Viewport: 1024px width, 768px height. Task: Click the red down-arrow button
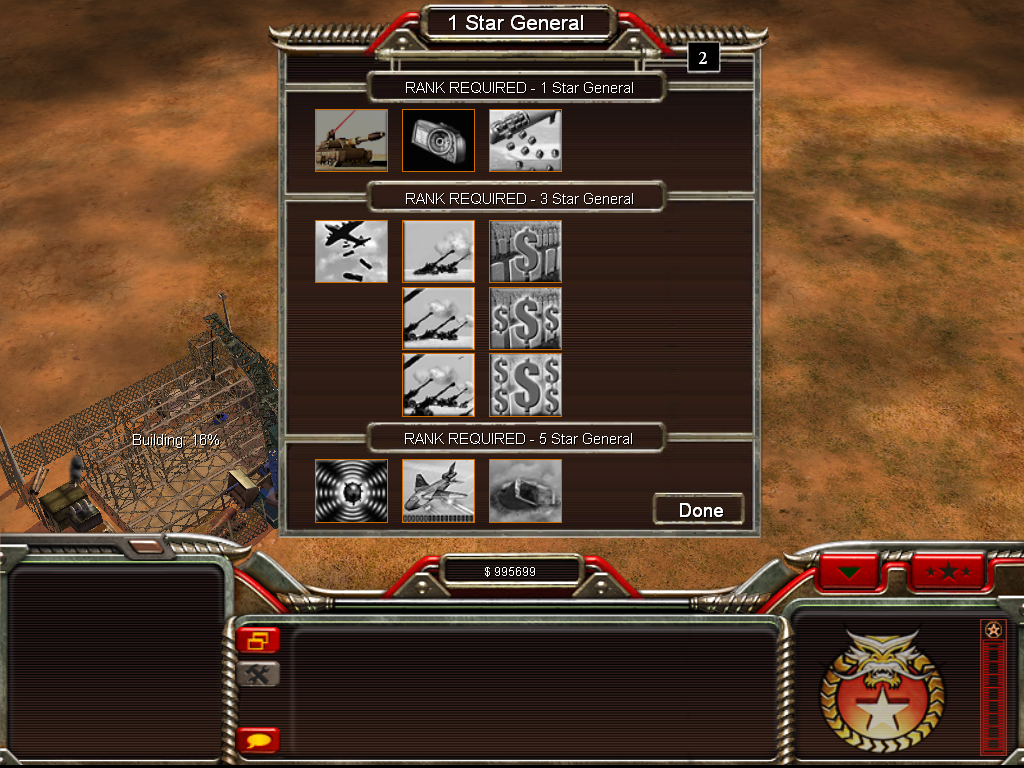pos(849,573)
